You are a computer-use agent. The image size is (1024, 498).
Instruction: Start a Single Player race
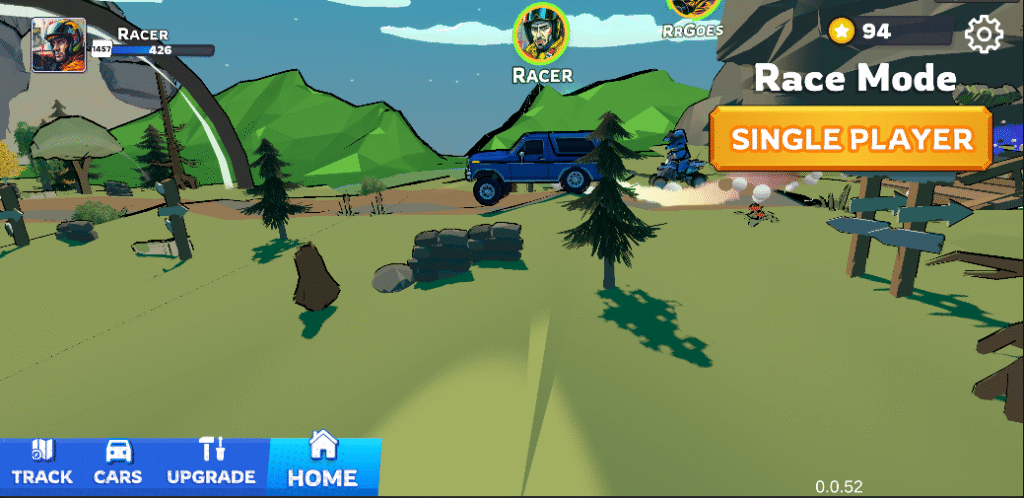851,139
